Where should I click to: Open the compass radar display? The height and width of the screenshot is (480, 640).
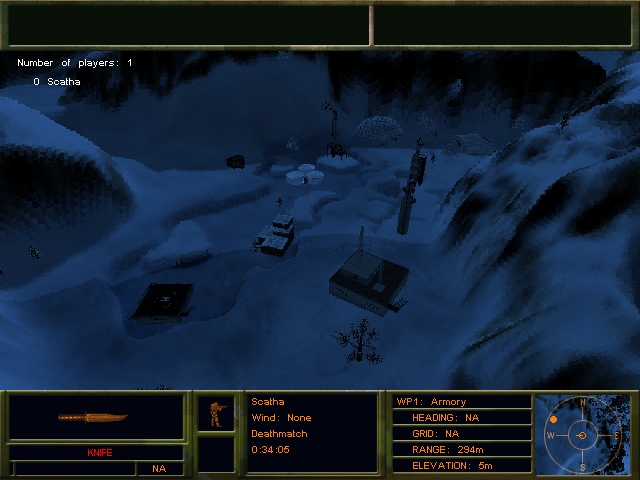coord(583,436)
